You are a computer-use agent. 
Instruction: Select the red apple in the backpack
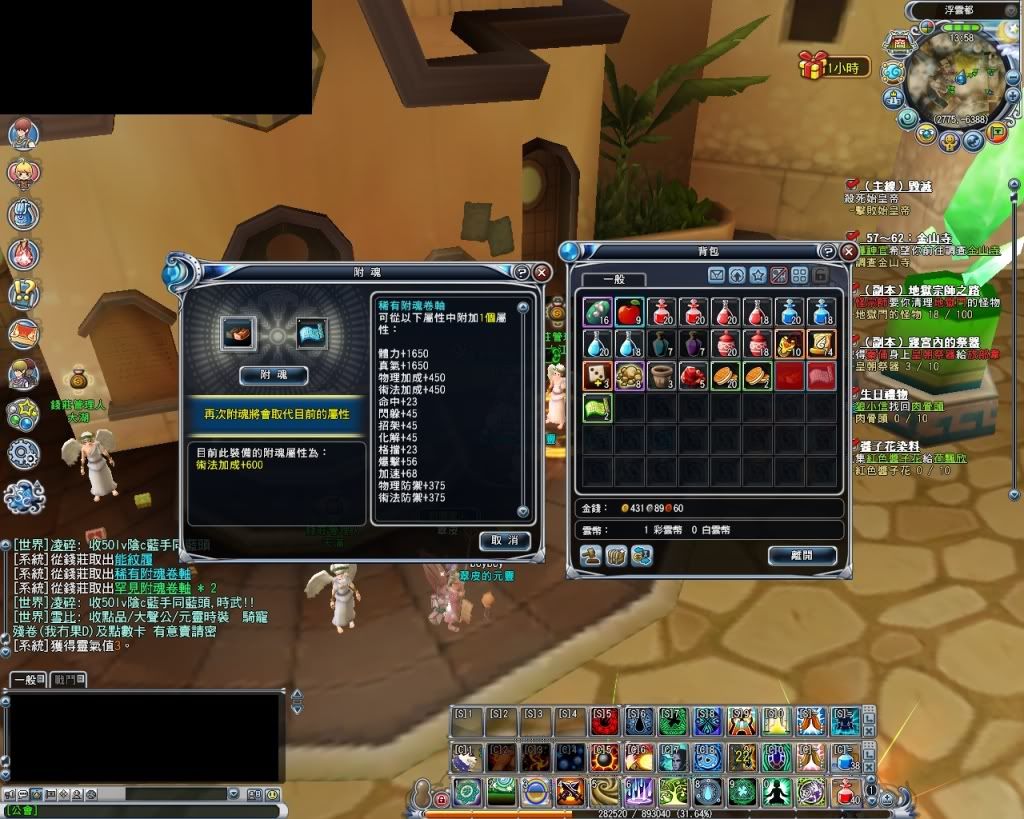point(629,312)
